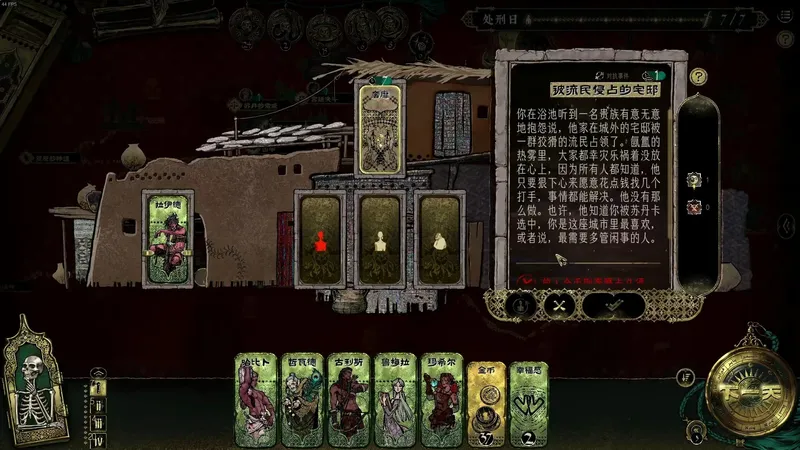Click the hand gesture button in event panel
This screenshot has width=800, height=450.
(520, 304)
